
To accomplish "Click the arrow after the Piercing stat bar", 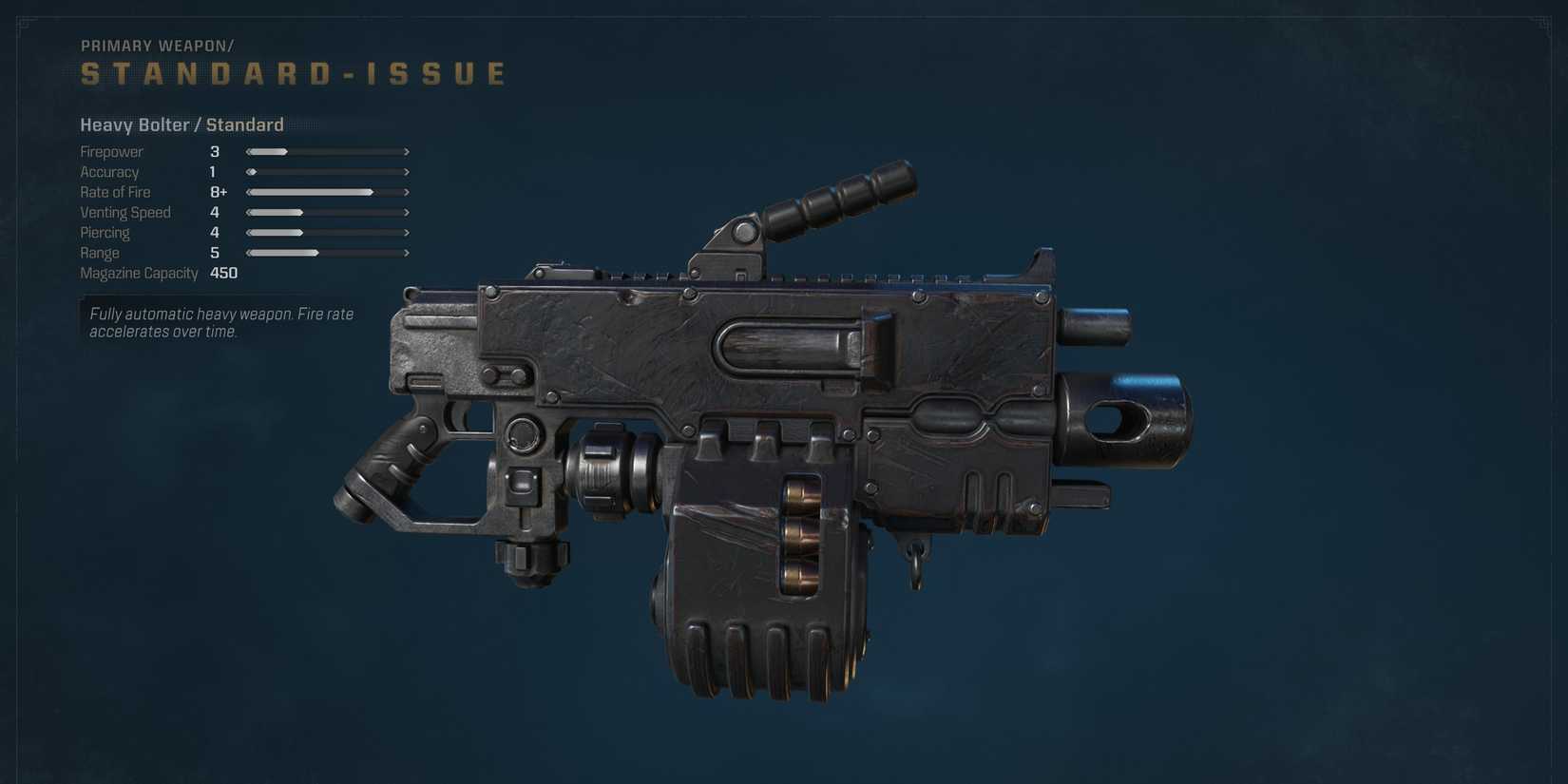I will point(407,232).
